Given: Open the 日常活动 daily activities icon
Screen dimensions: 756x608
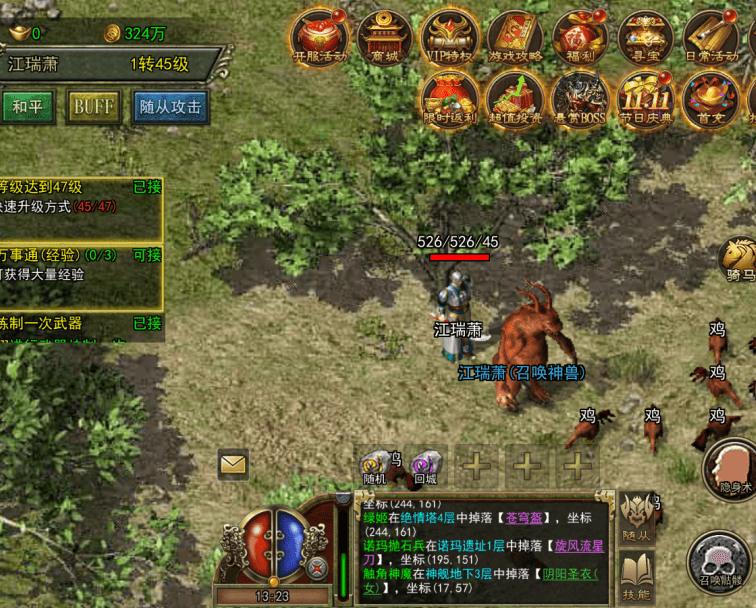Looking at the screenshot, I should [711, 37].
